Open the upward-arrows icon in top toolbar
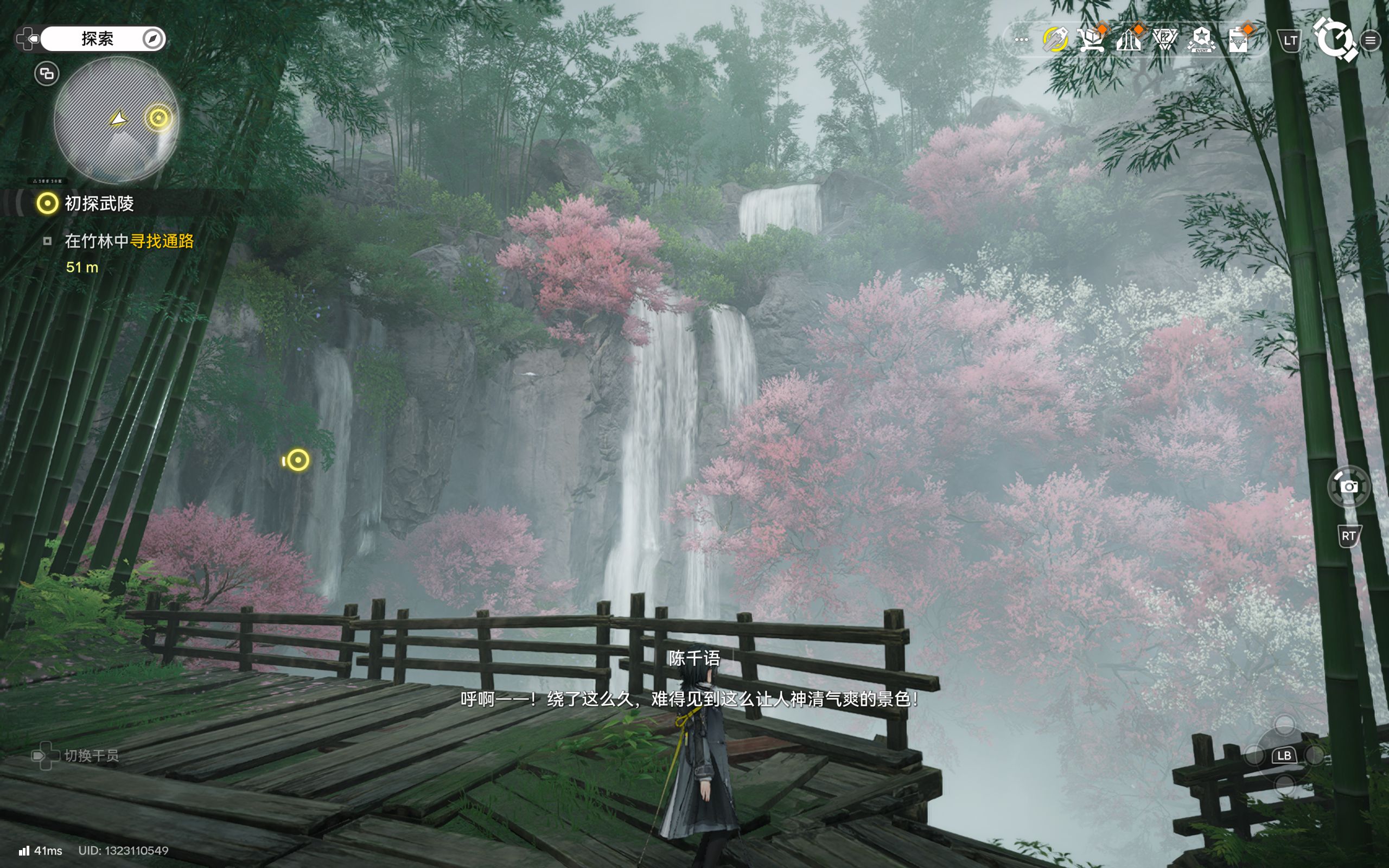1389x868 pixels. tap(1129, 40)
